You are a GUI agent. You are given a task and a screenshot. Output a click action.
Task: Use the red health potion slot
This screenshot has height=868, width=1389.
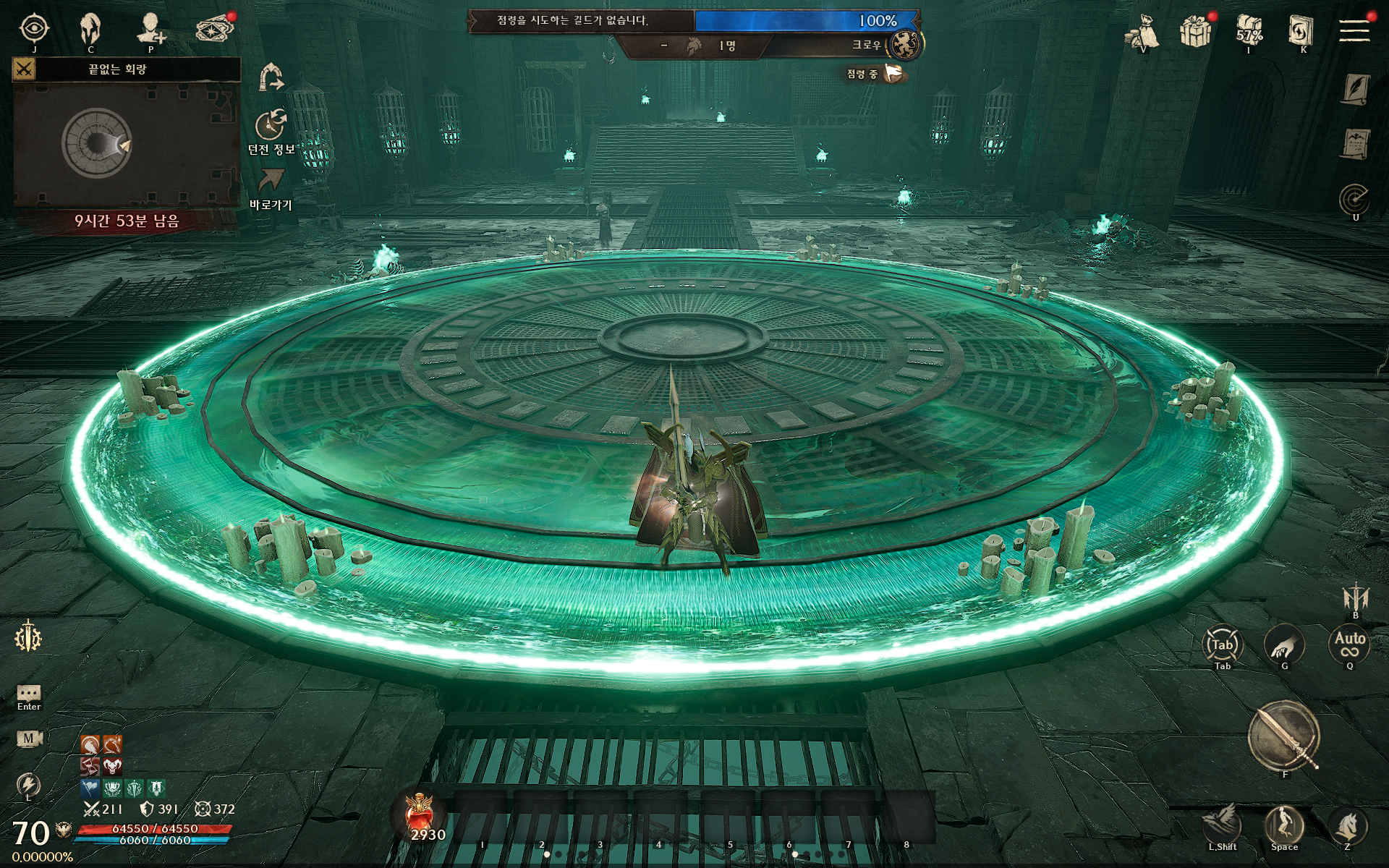point(420,814)
